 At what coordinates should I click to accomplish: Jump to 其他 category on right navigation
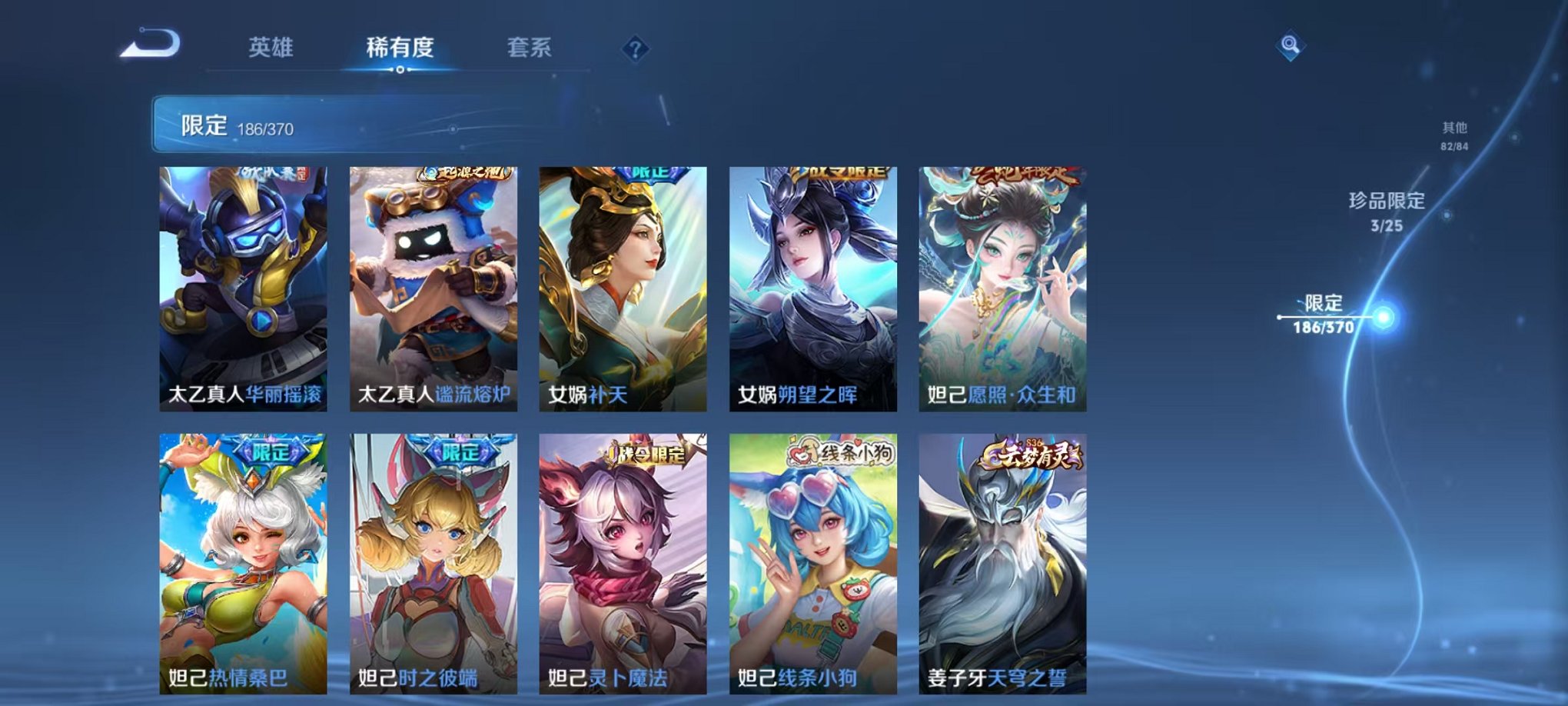[1453, 137]
